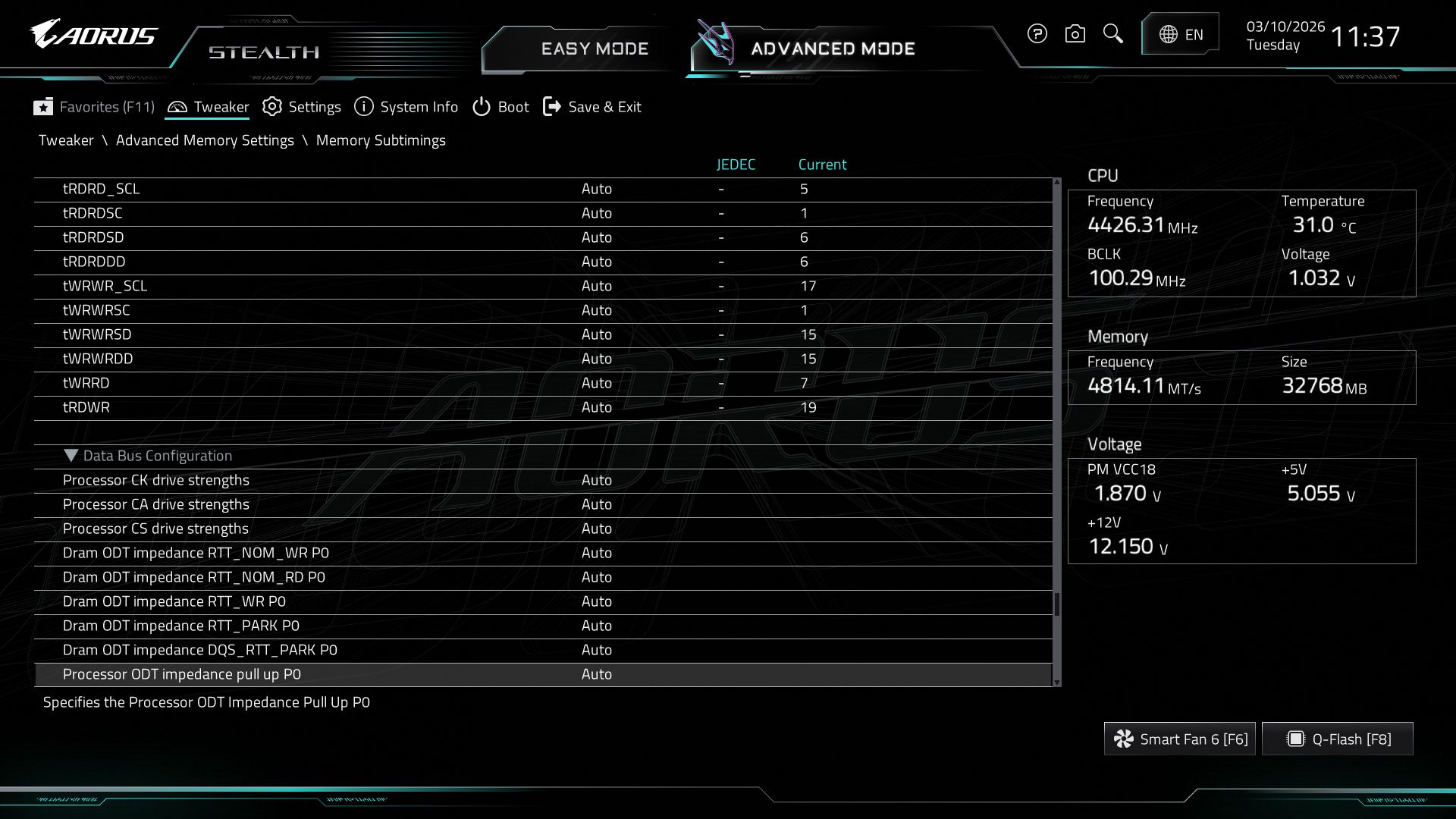Click the Smart Fan 6 fan icon
The height and width of the screenshot is (819, 1456).
1123,738
